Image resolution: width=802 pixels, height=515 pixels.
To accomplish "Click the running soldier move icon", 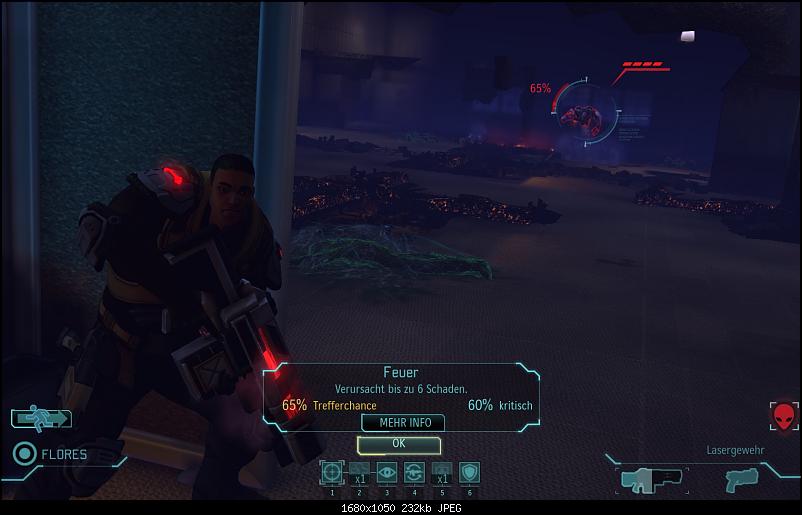I will [41, 417].
